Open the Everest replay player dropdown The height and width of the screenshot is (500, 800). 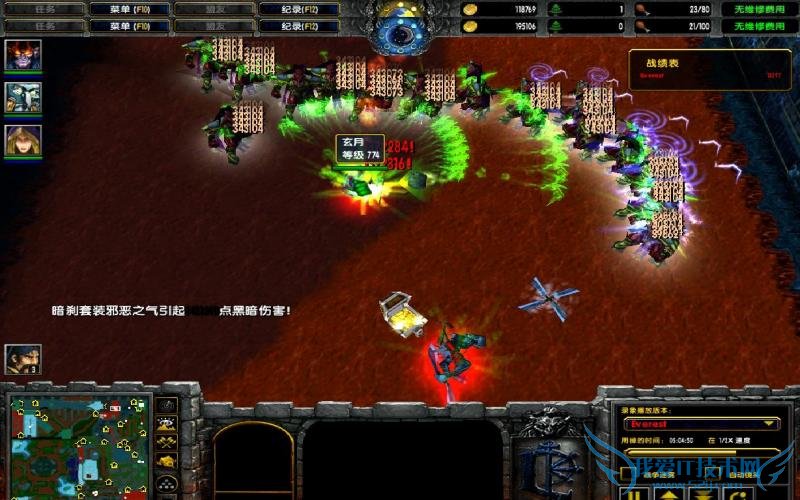(772, 424)
